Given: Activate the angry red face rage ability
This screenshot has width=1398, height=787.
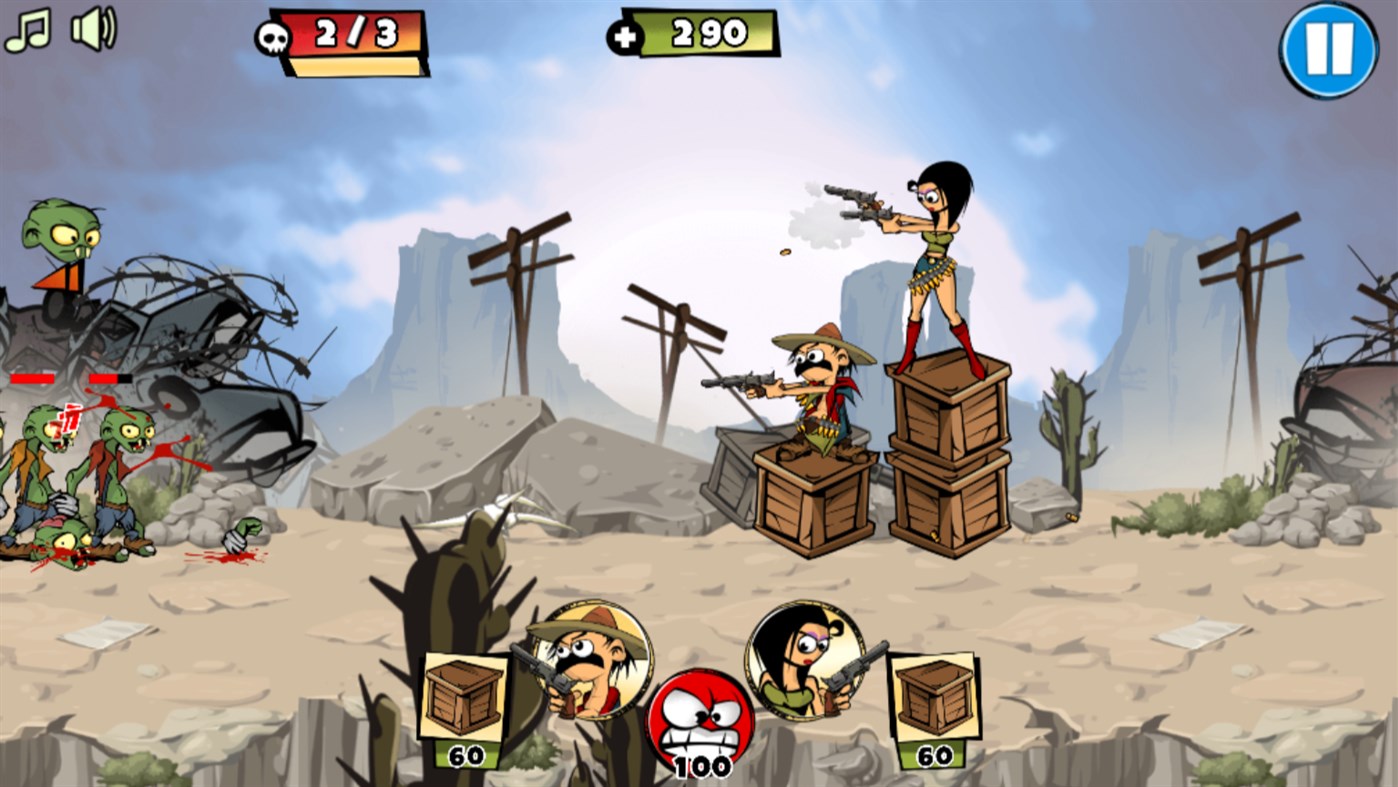Looking at the screenshot, I should pyautogui.click(x=700, y=720).
